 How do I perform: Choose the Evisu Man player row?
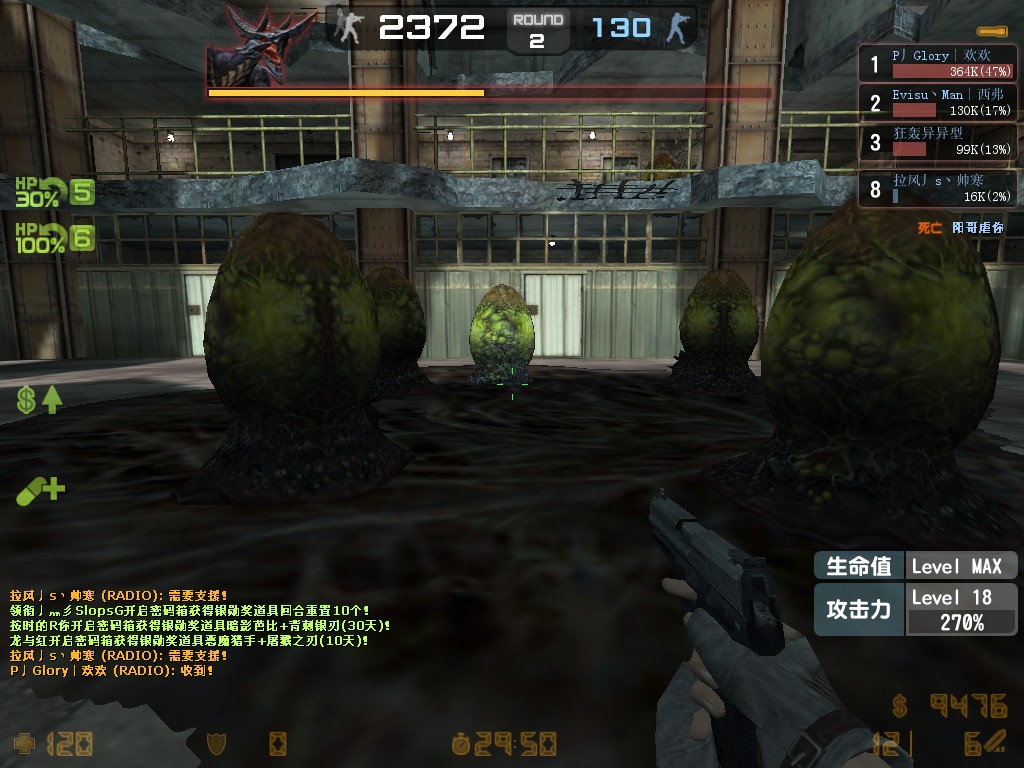click(938, 102)
